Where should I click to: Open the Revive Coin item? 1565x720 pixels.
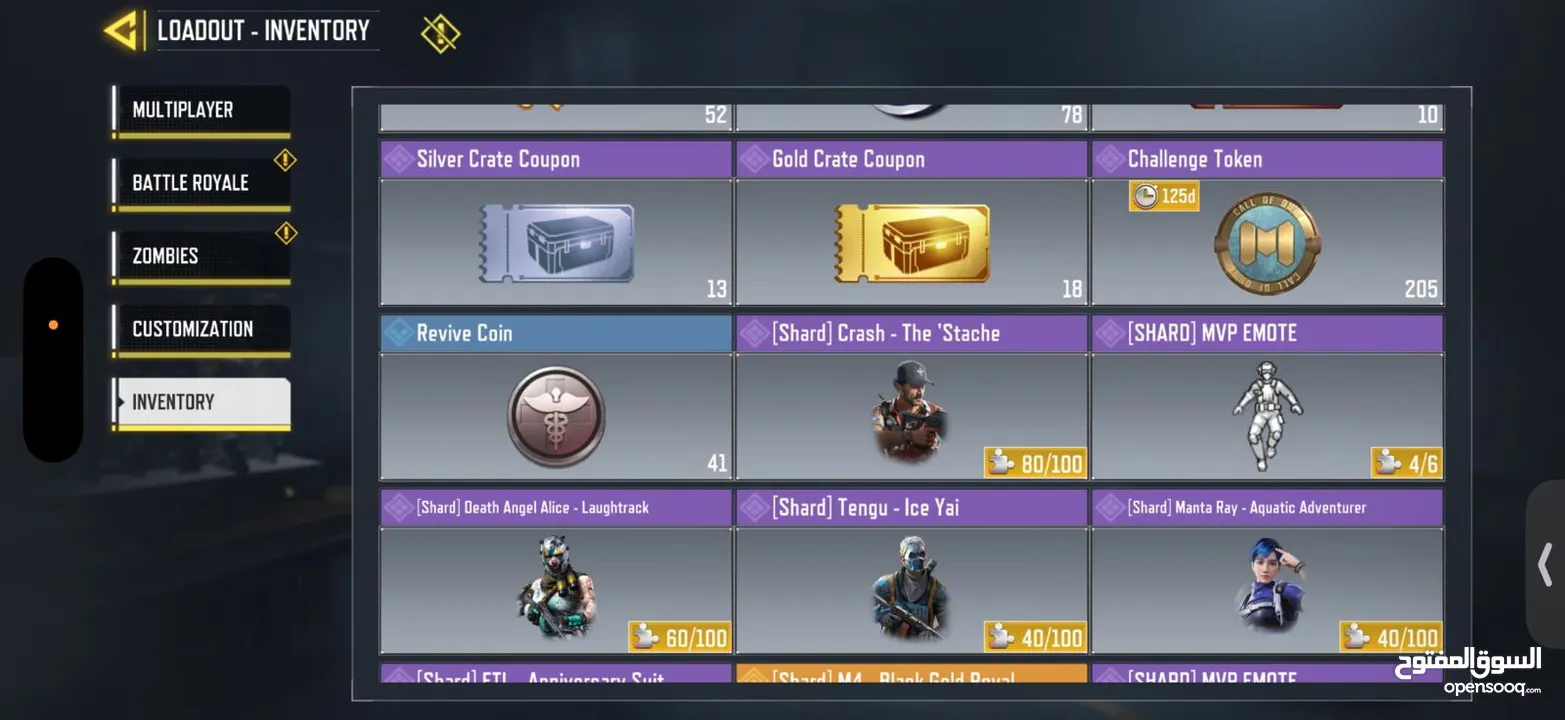point(554,417)
